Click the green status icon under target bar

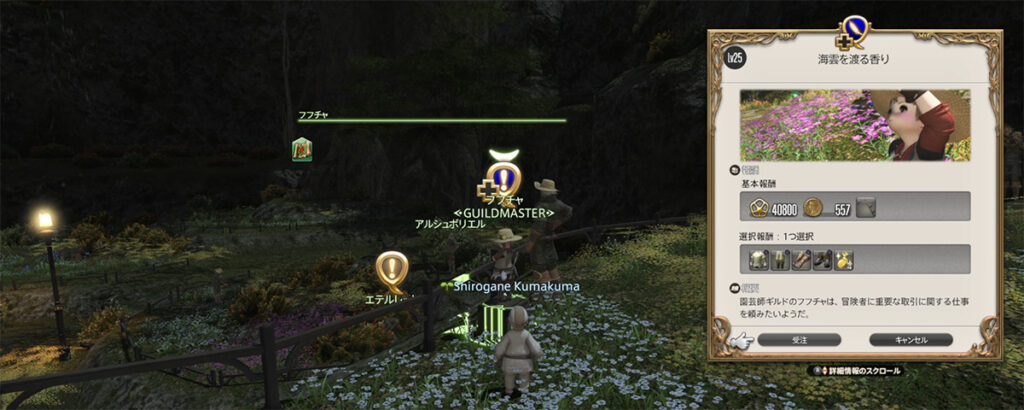tap(302, 150)
